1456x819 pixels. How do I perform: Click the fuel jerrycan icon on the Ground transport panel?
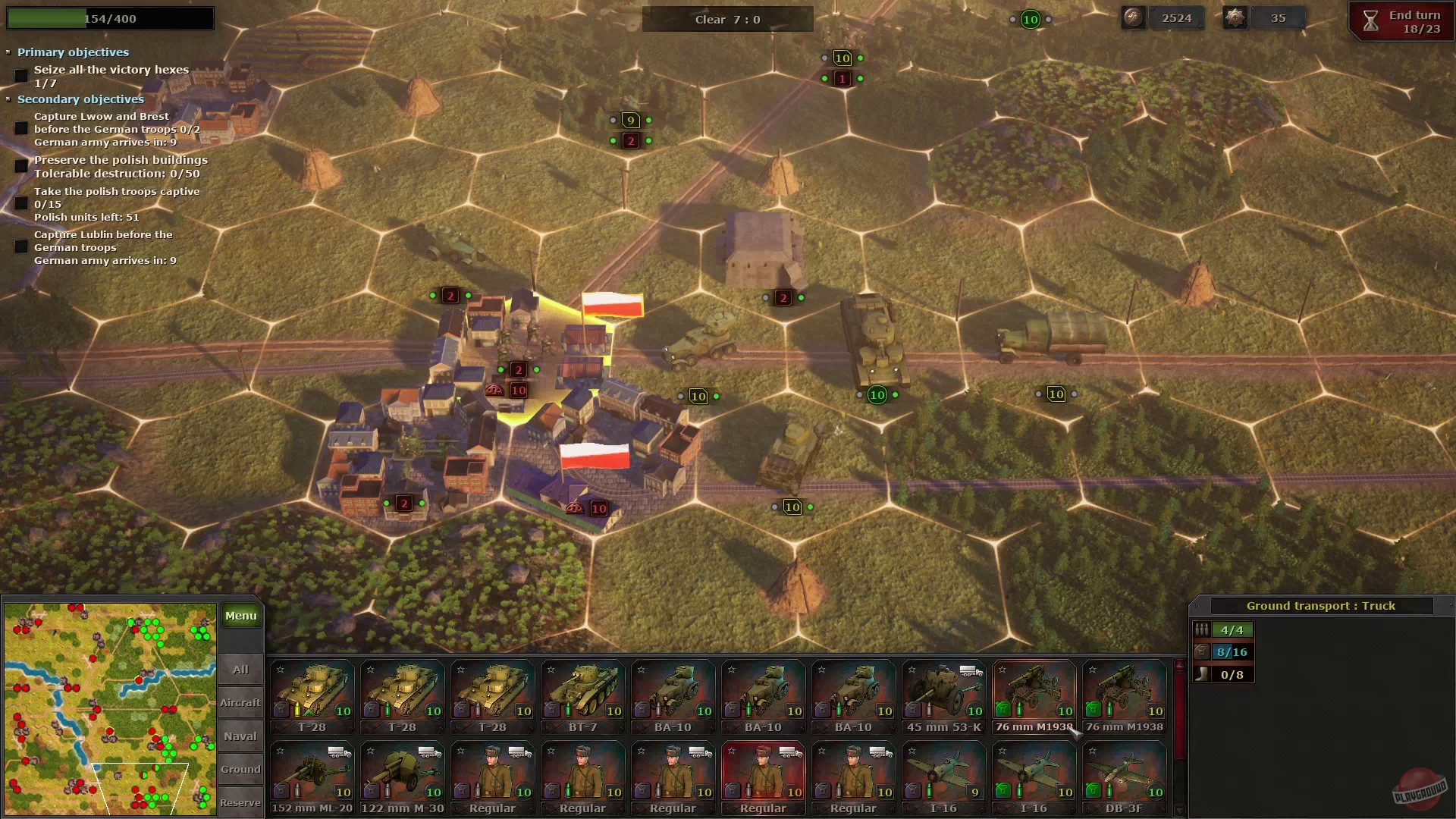pyautogui.click(x=1203, y=653)
